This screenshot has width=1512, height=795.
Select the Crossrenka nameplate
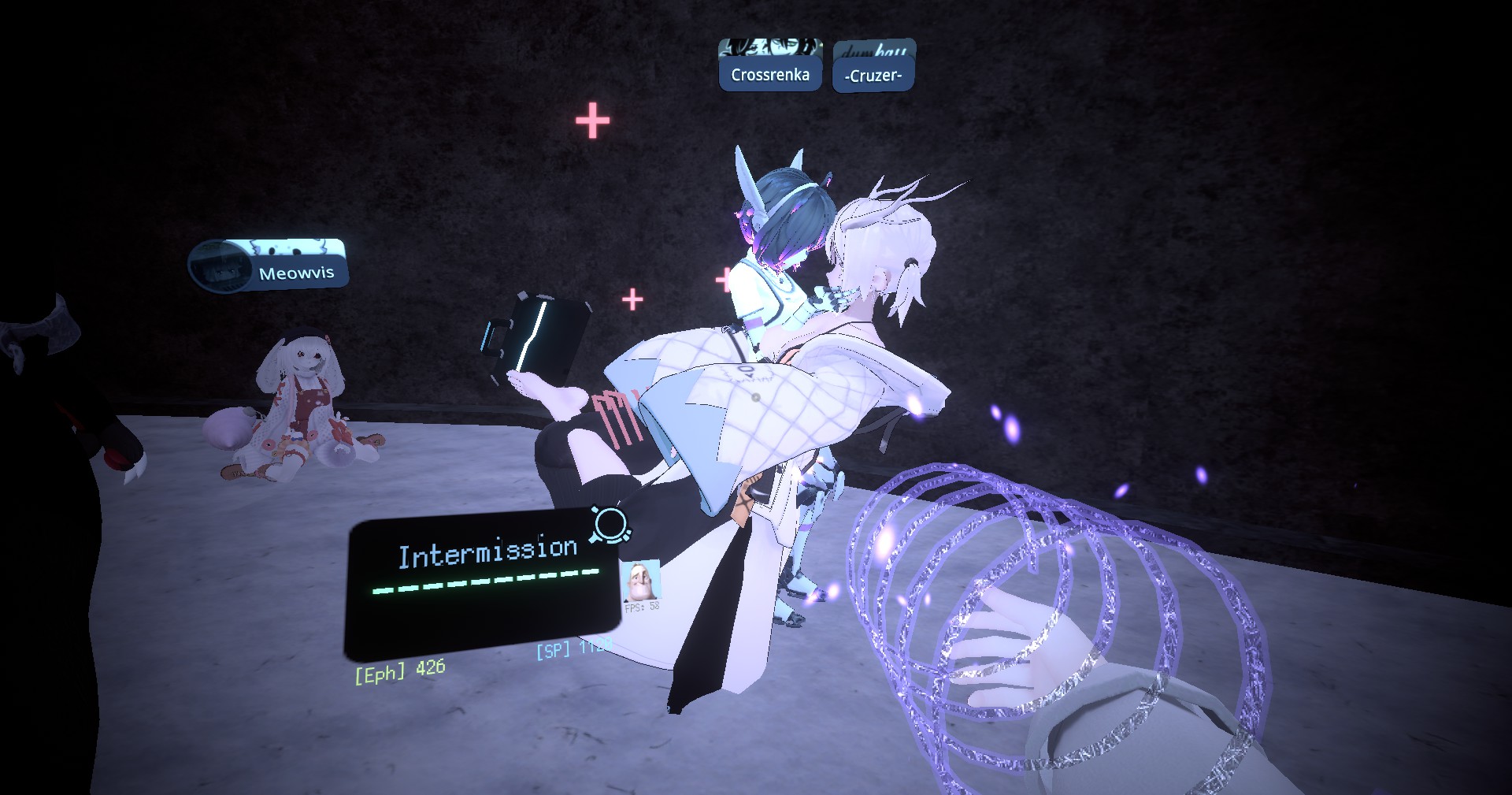point(769,75)
